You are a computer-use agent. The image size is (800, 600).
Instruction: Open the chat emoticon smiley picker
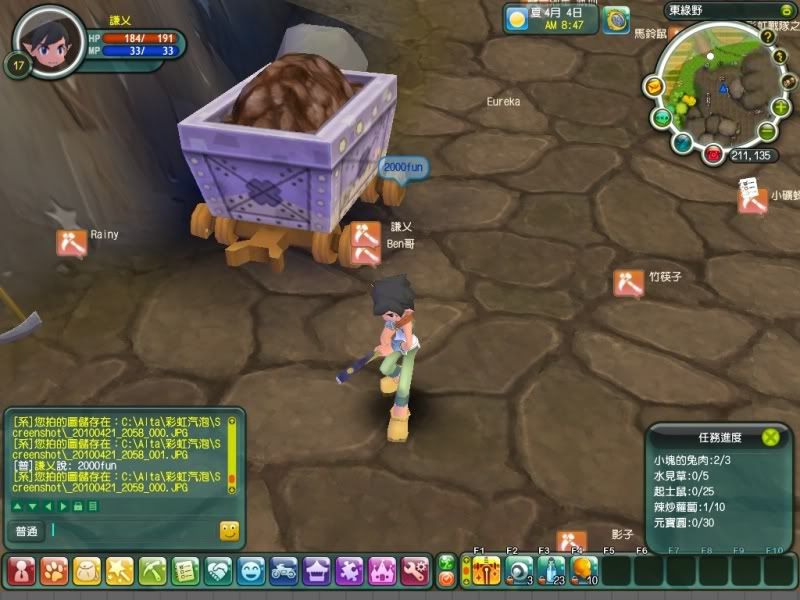coord(229,531)
